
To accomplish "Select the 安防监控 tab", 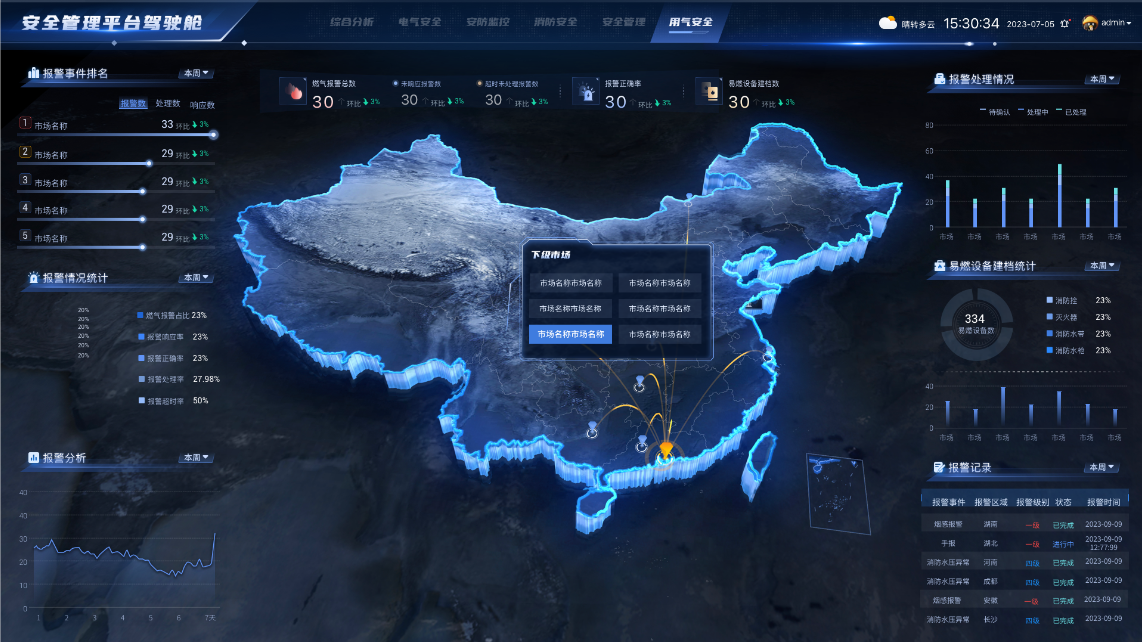I will point(488,21).
